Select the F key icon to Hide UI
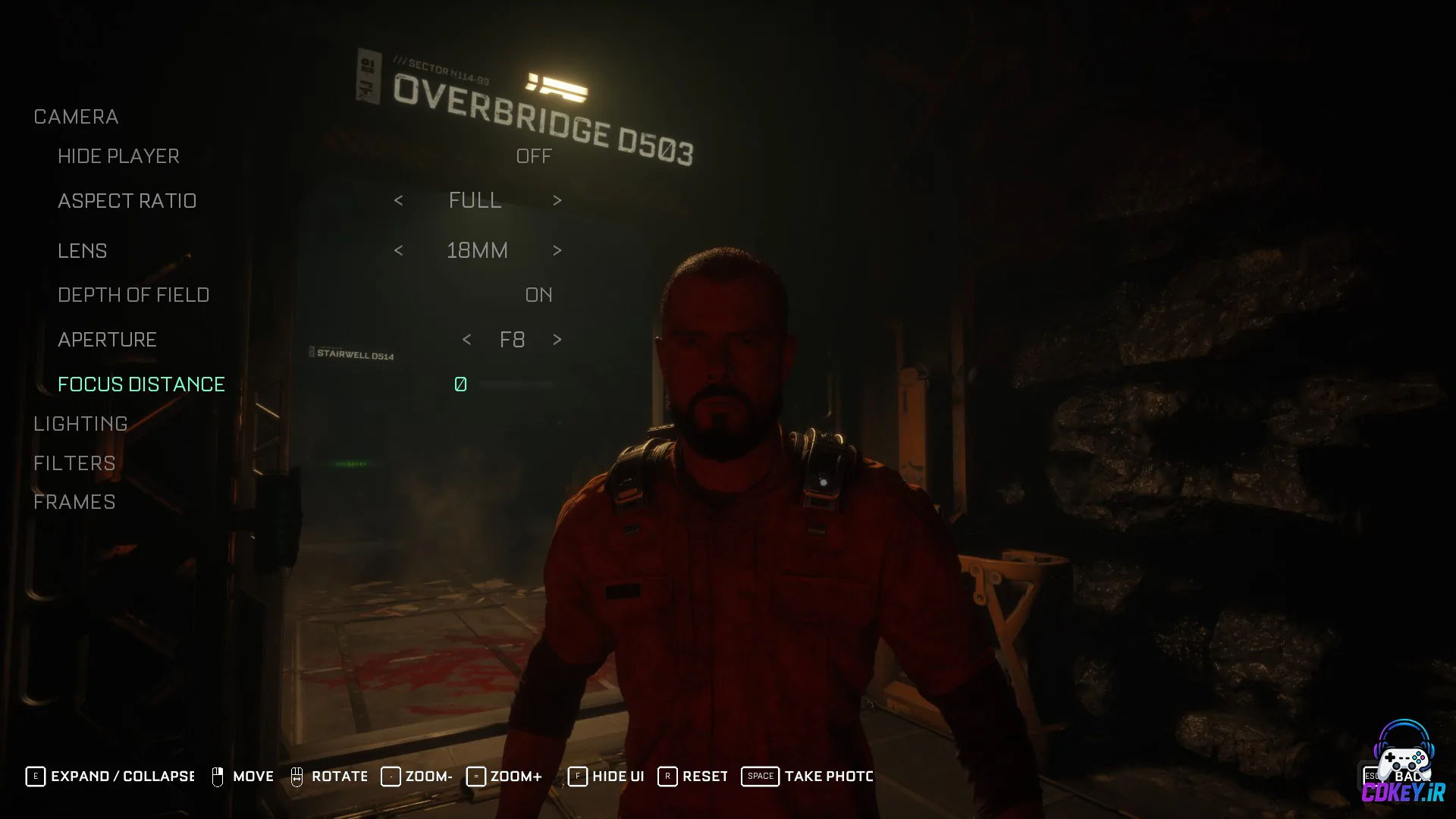 click(578, 776)
